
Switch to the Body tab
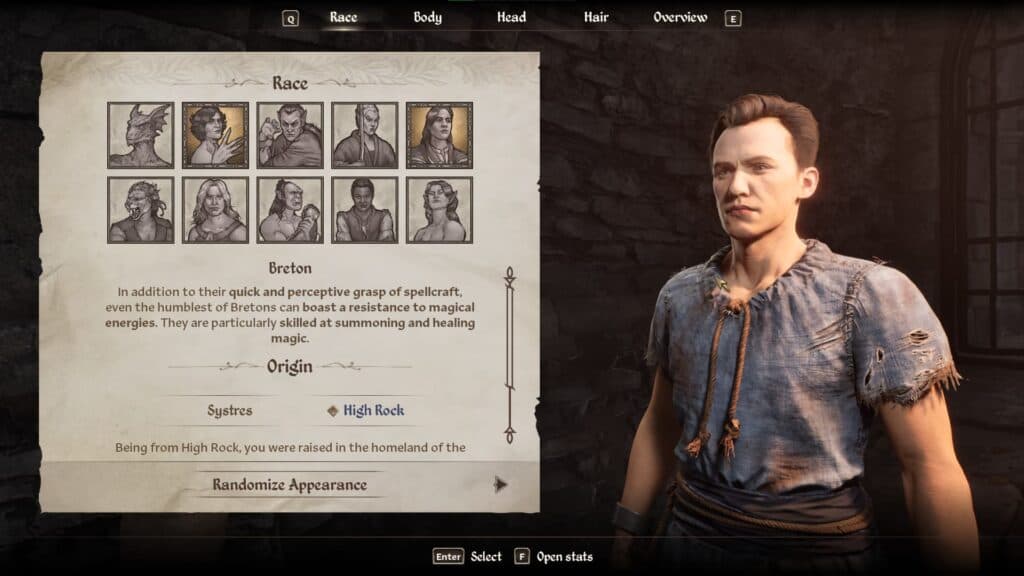pos(427,17)
